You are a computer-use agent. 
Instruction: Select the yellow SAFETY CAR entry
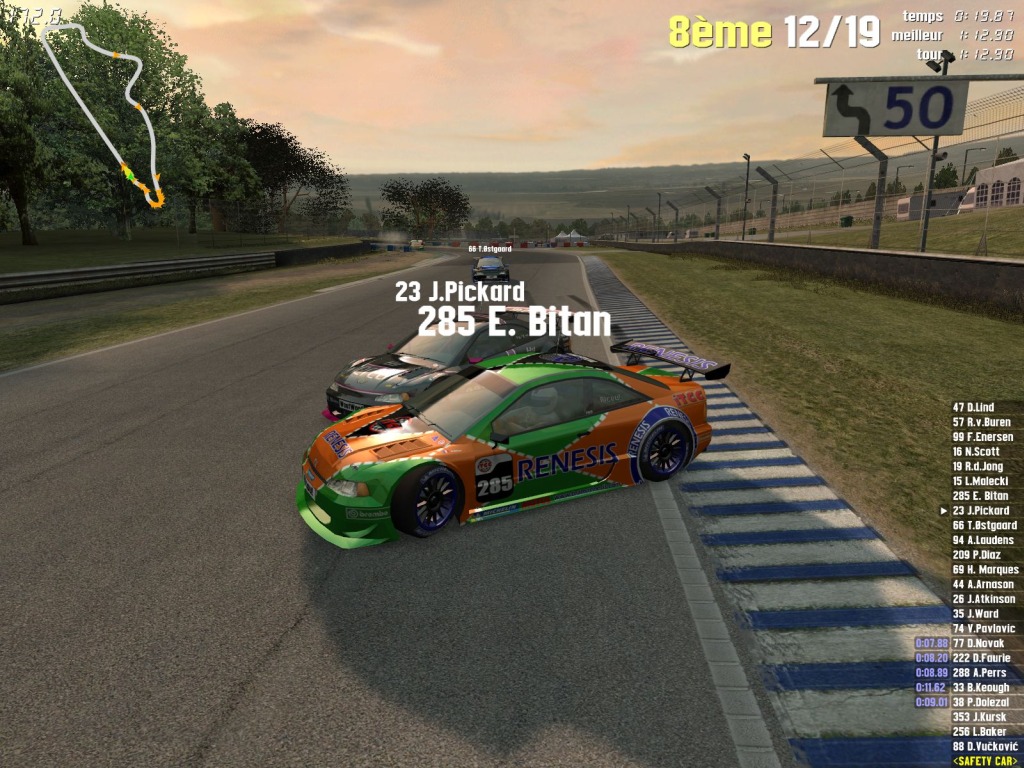(985, 761)
